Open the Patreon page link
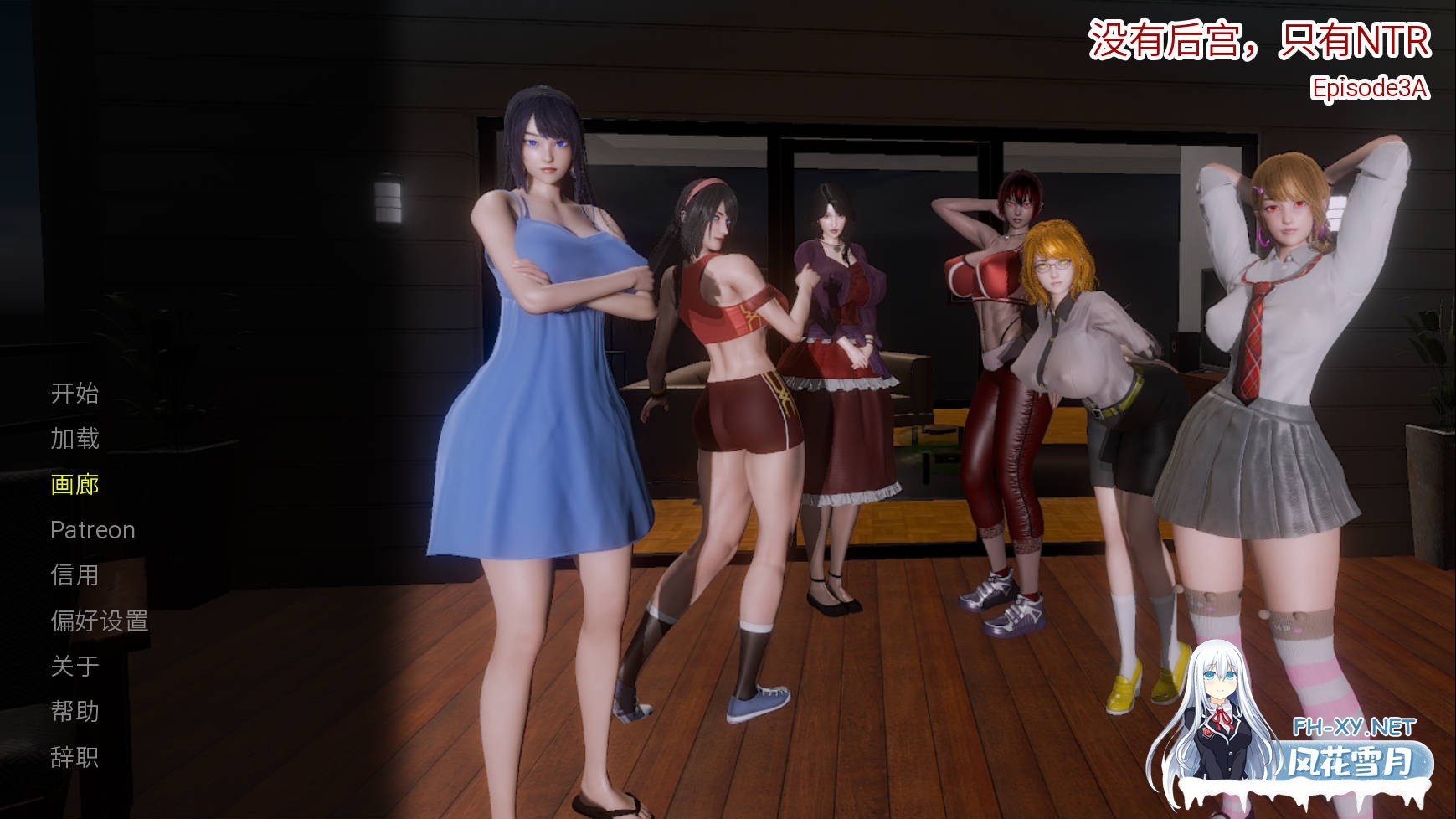 [x=92, y=529]
